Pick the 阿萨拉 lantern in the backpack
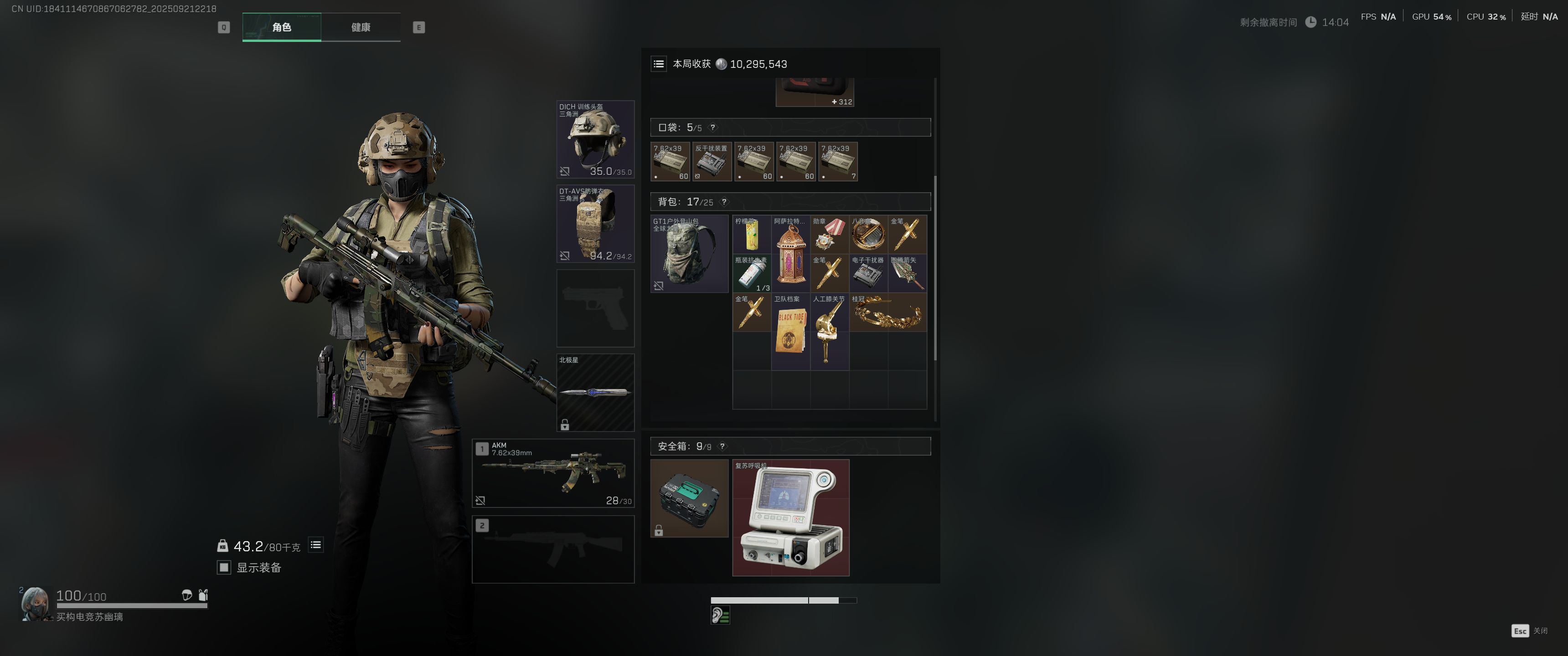The image size is (1568, 656). (791, 253)
